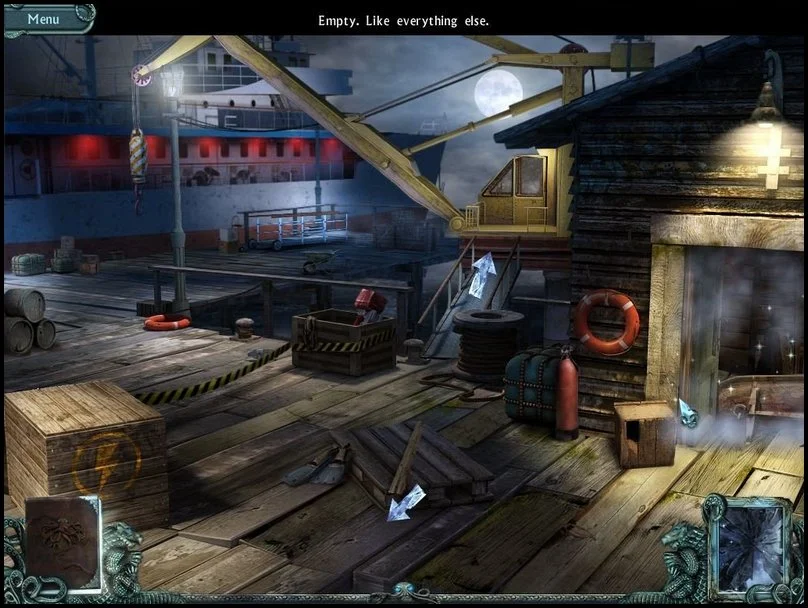Follow the crystal arrow up the crane stairs
Viewport: 808px width, 608px height.
(483, 273)
